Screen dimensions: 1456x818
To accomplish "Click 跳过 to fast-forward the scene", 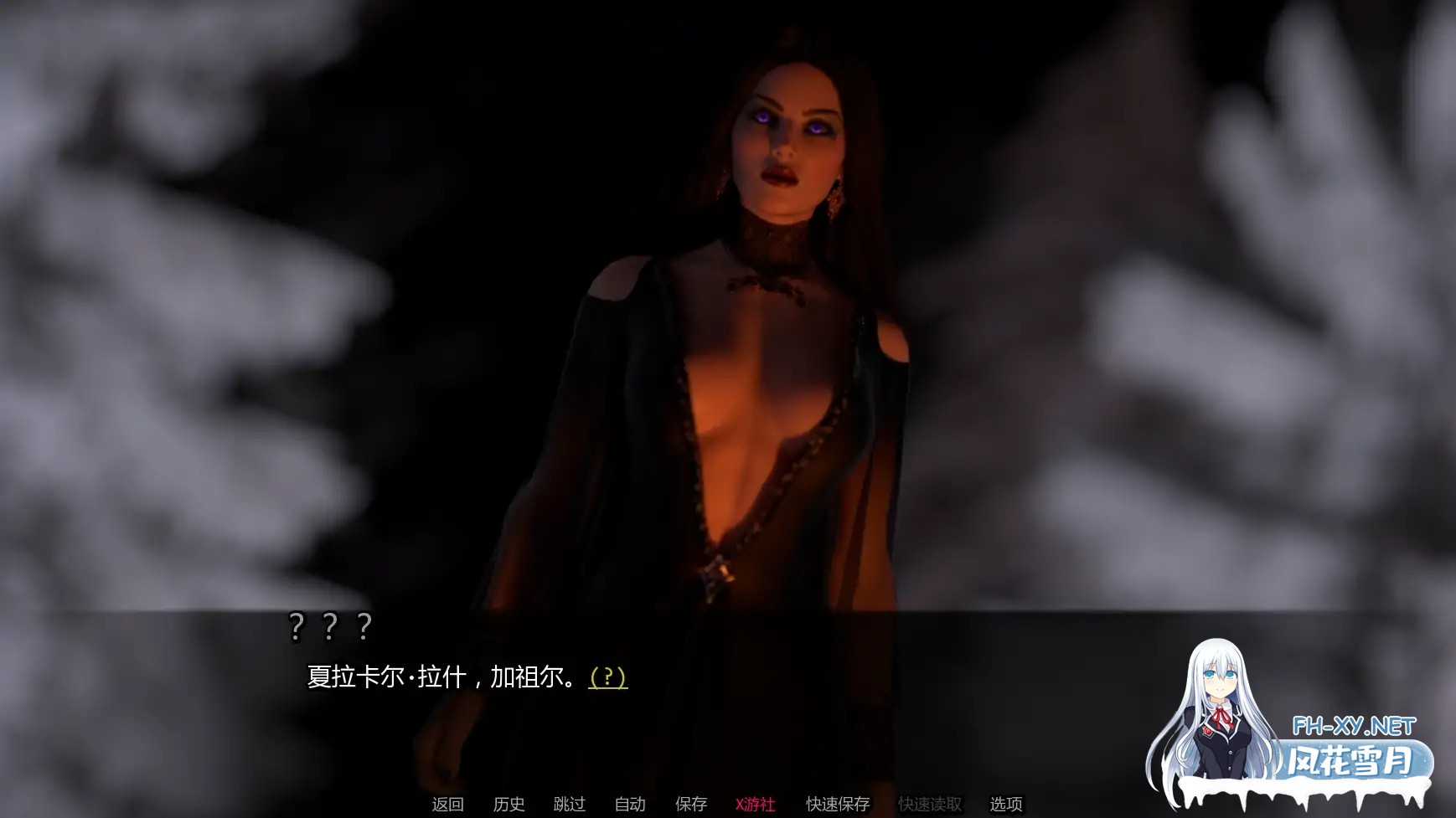I will click(570, 804).
